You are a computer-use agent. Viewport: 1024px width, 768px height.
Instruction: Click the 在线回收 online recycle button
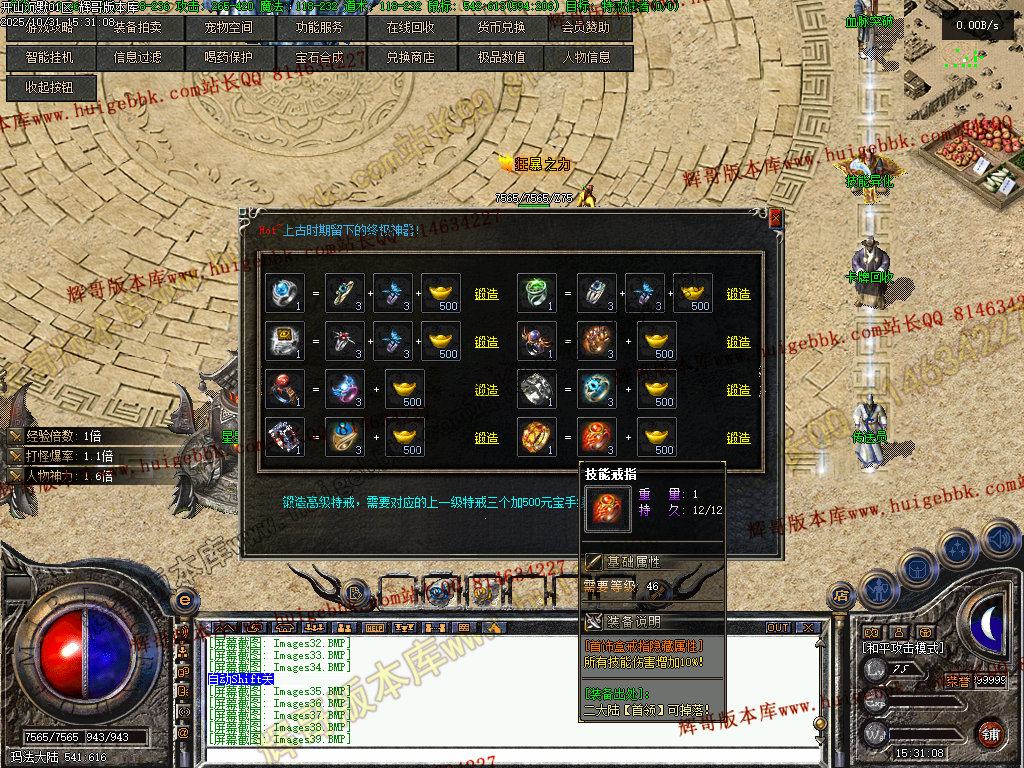[408, 28]
